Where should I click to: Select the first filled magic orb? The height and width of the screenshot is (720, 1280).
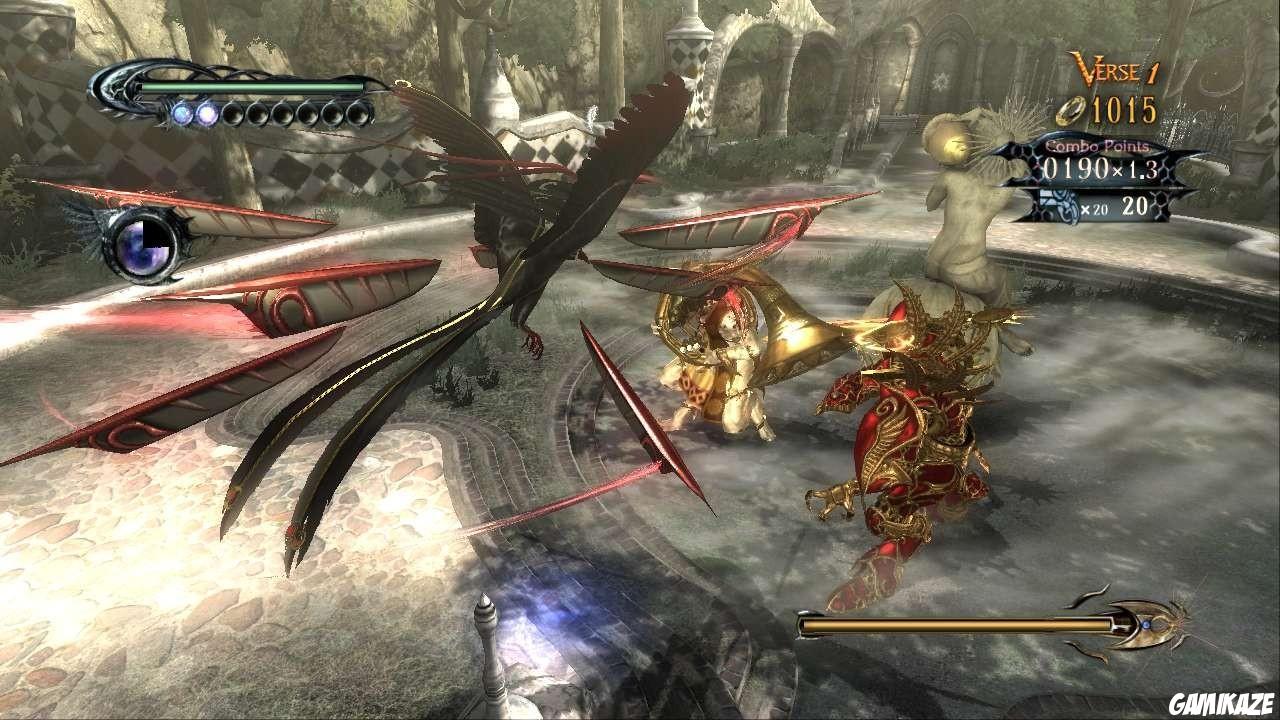click(183, 113)
